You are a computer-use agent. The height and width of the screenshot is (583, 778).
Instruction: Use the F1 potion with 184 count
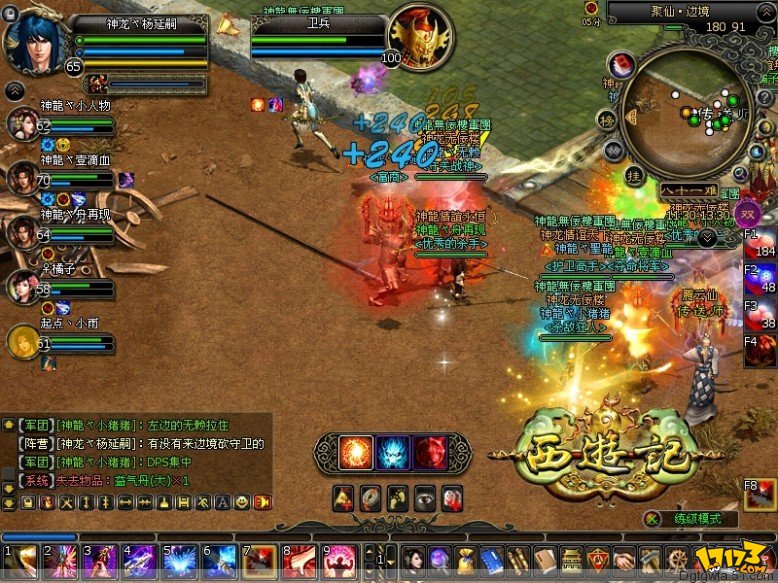click(763, 245)
